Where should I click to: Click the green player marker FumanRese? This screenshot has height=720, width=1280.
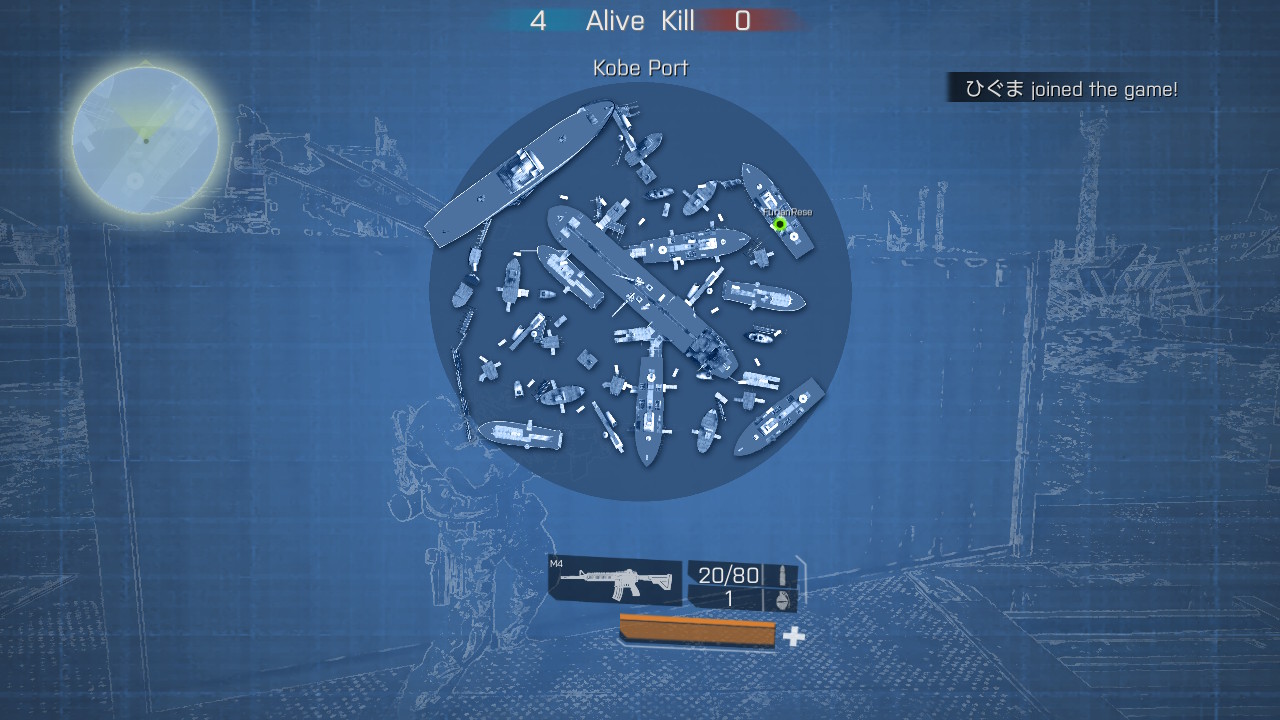point(779,222)
